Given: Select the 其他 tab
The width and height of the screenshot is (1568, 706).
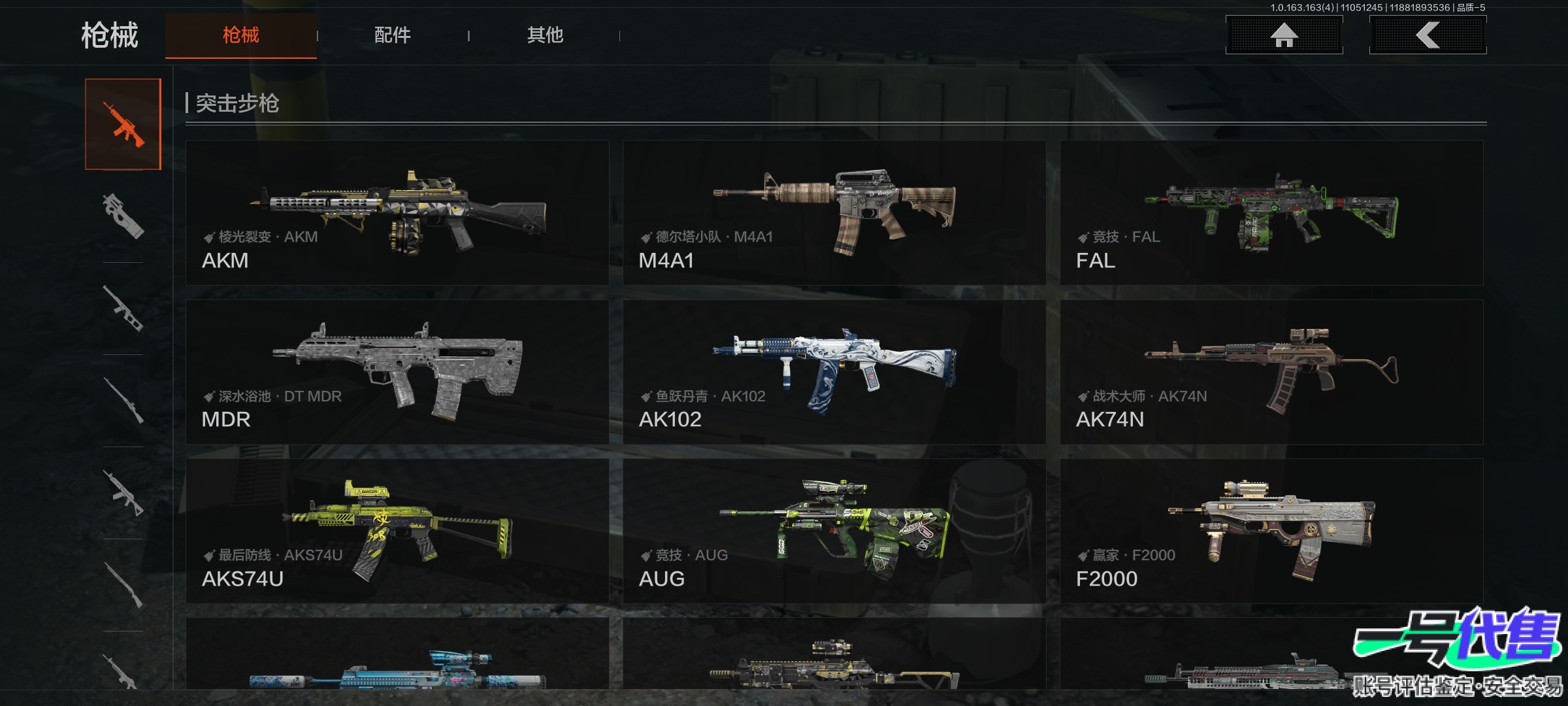Looking at the screenshot, I should coord(545,35).
